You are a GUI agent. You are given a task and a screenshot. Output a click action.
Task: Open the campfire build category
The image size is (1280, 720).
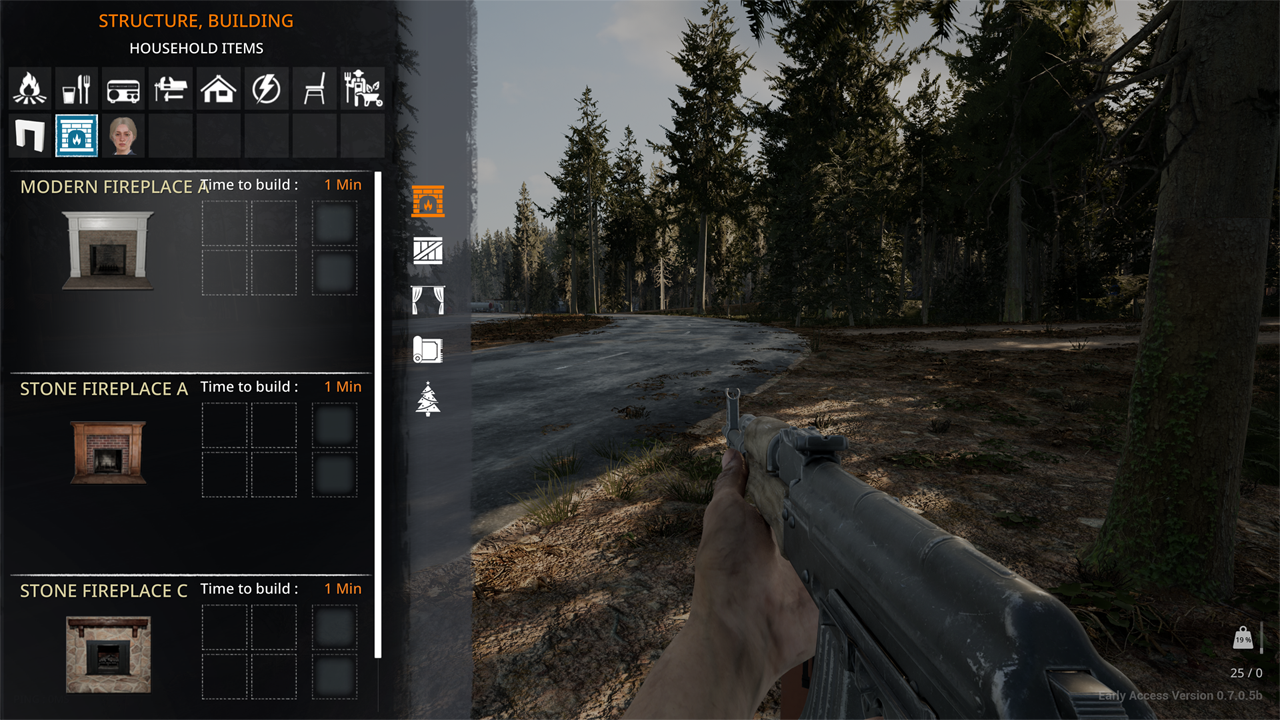tap(29, 89)
